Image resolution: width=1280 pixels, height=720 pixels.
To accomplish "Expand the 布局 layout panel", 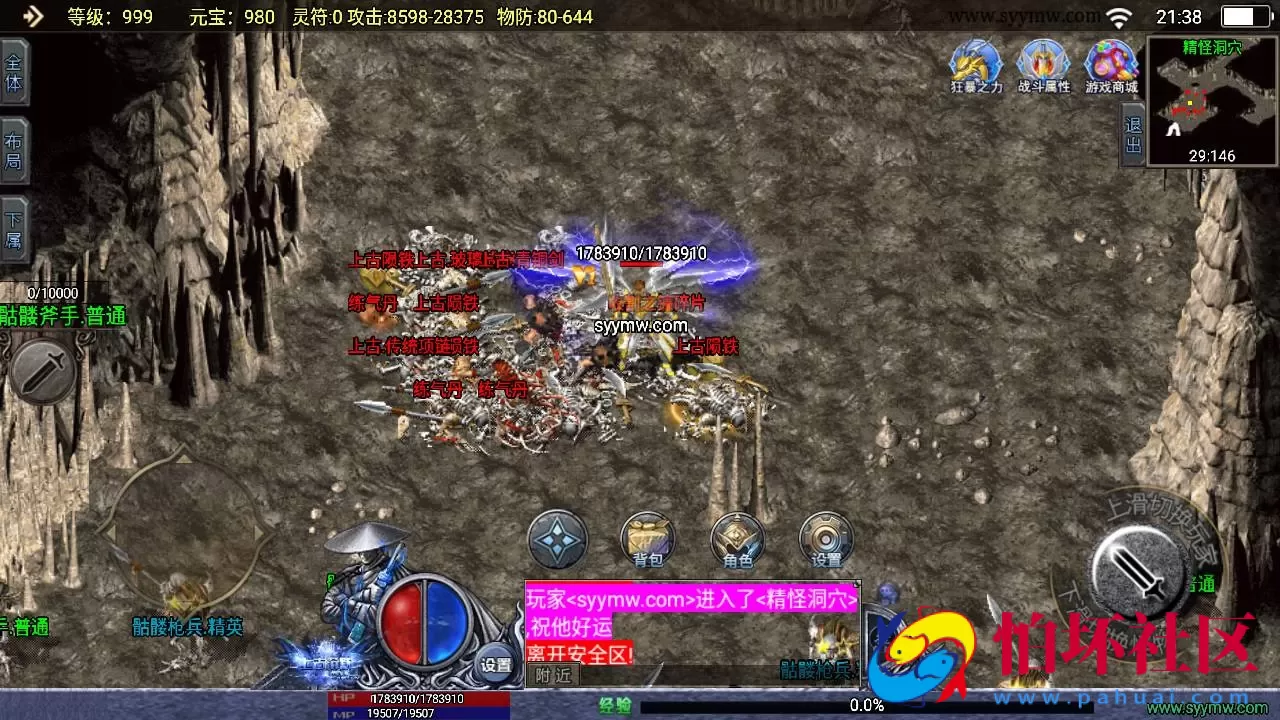I will [16, 147].
